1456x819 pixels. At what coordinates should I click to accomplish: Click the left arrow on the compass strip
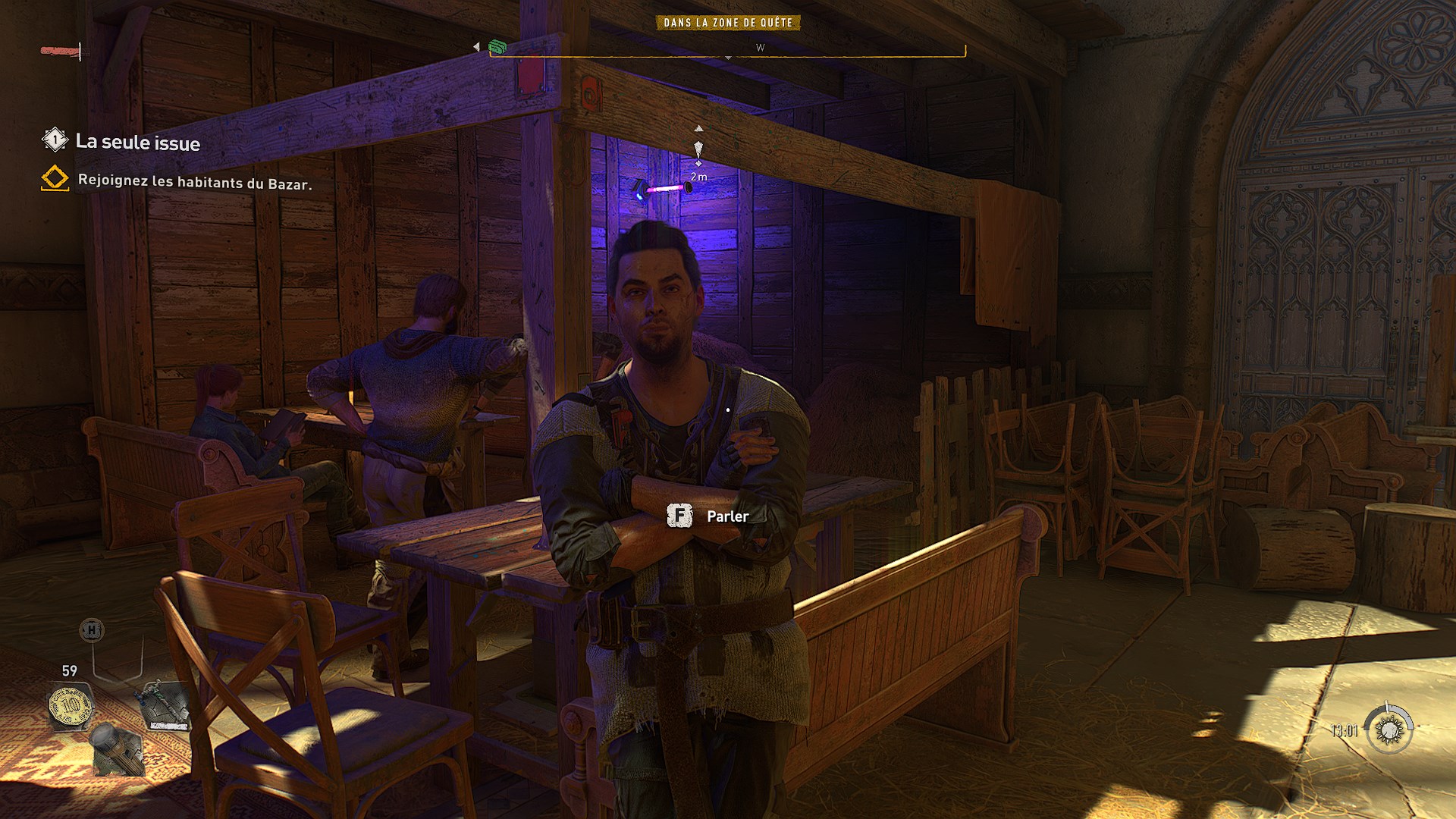pos(475,45)
